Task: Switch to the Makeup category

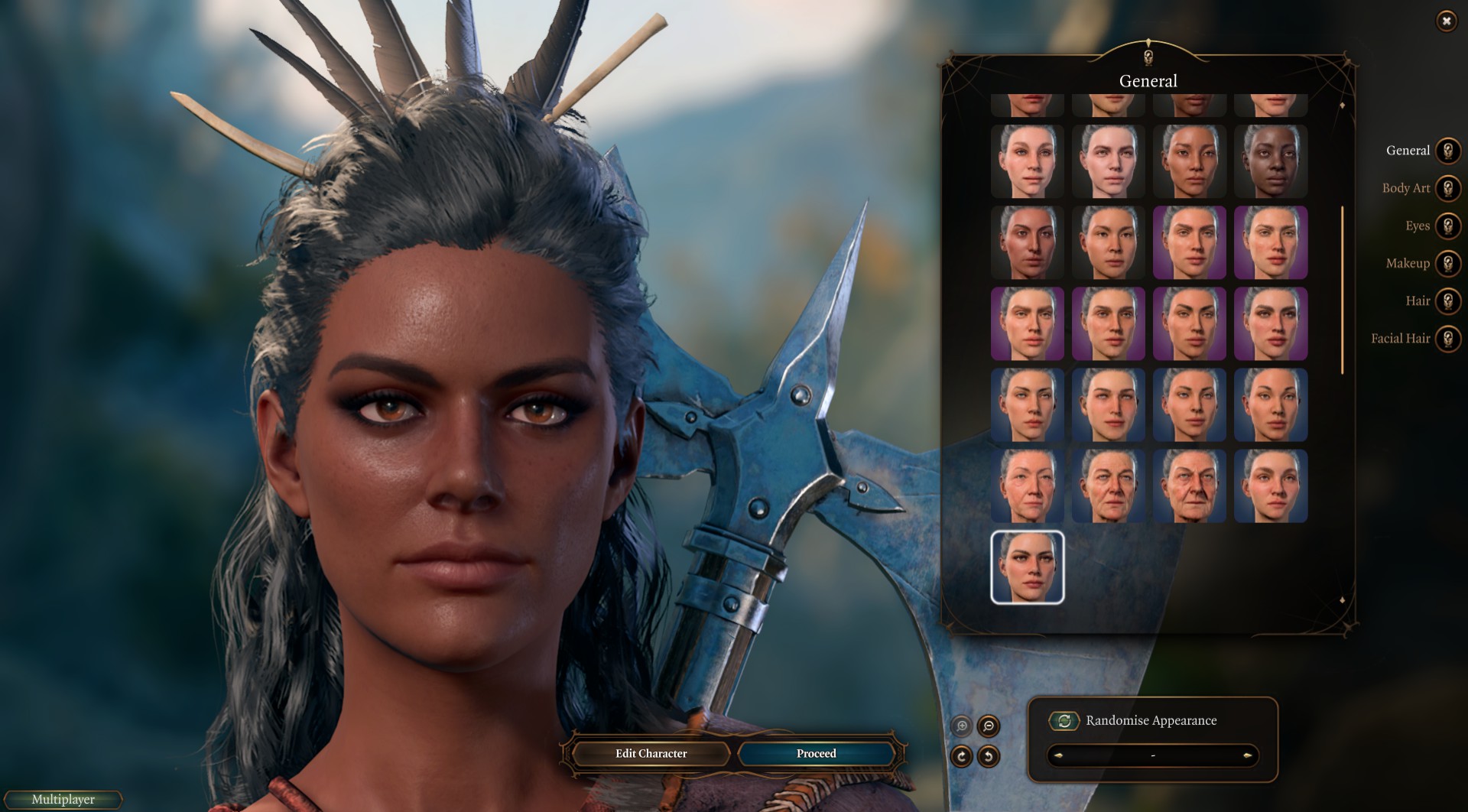Action: click(x=1447, y=263)
